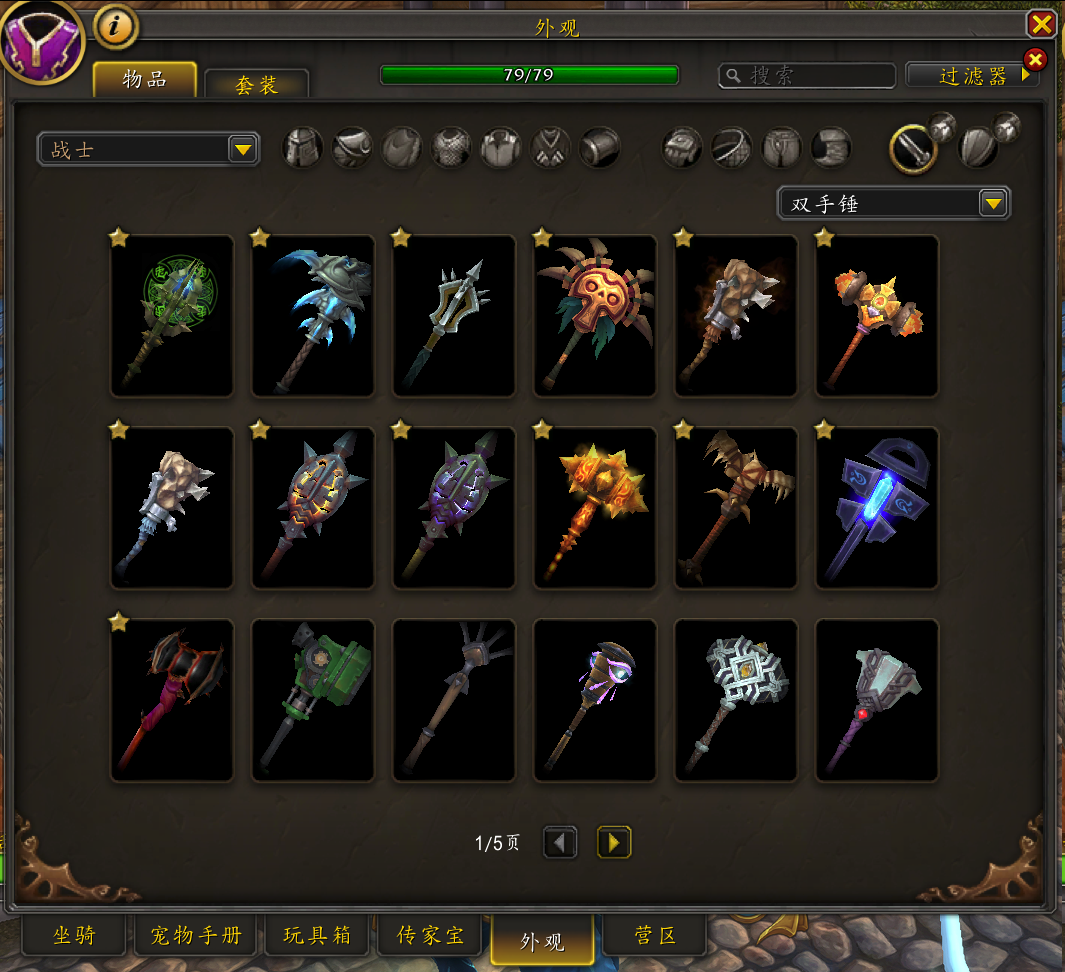Viewport: 1065px width, 972px height.
Task: Switch to the 宠物手册 pet journal tab
Action: click(x=196, y=936)
